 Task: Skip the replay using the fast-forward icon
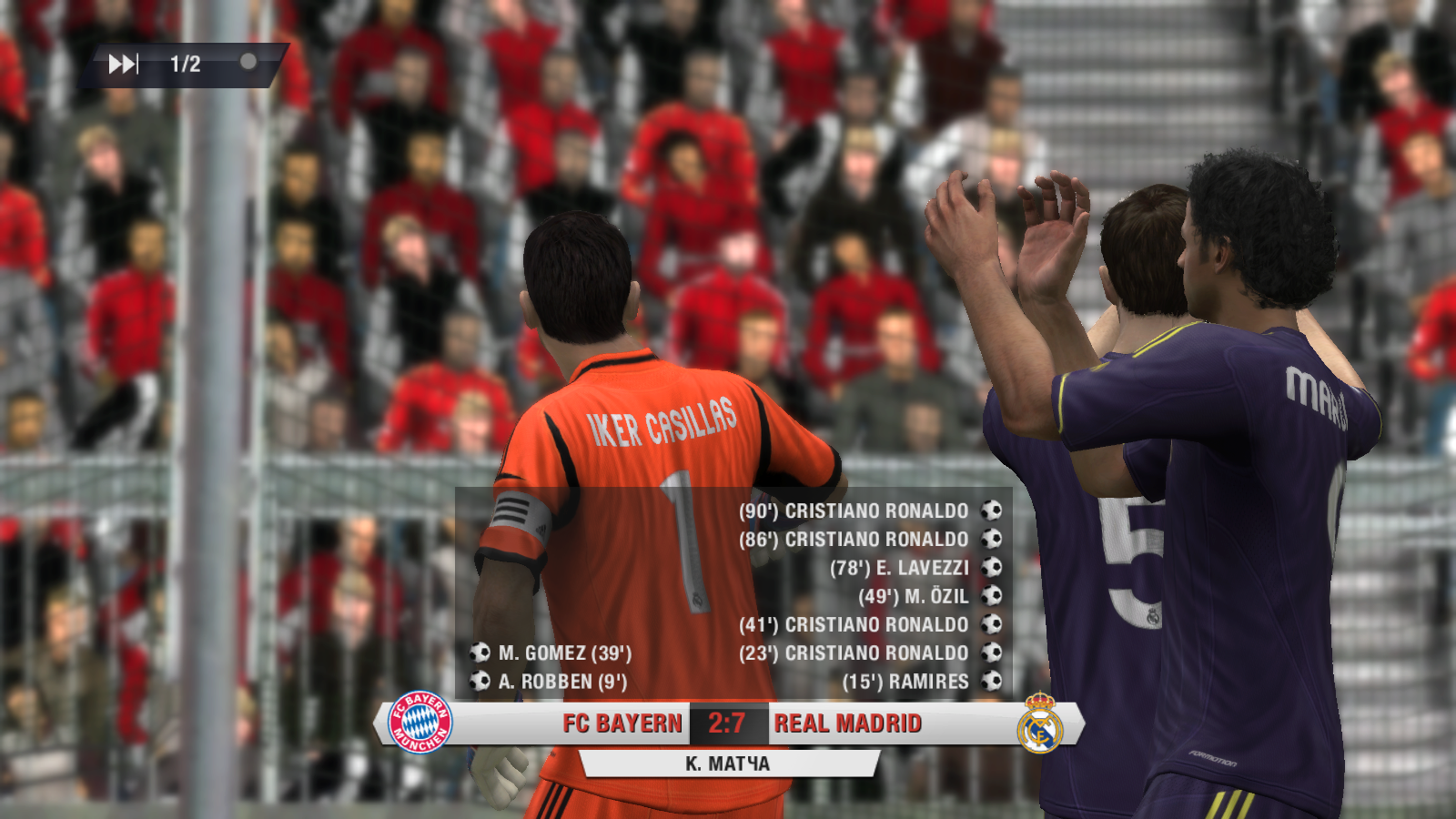coord(123,64)
